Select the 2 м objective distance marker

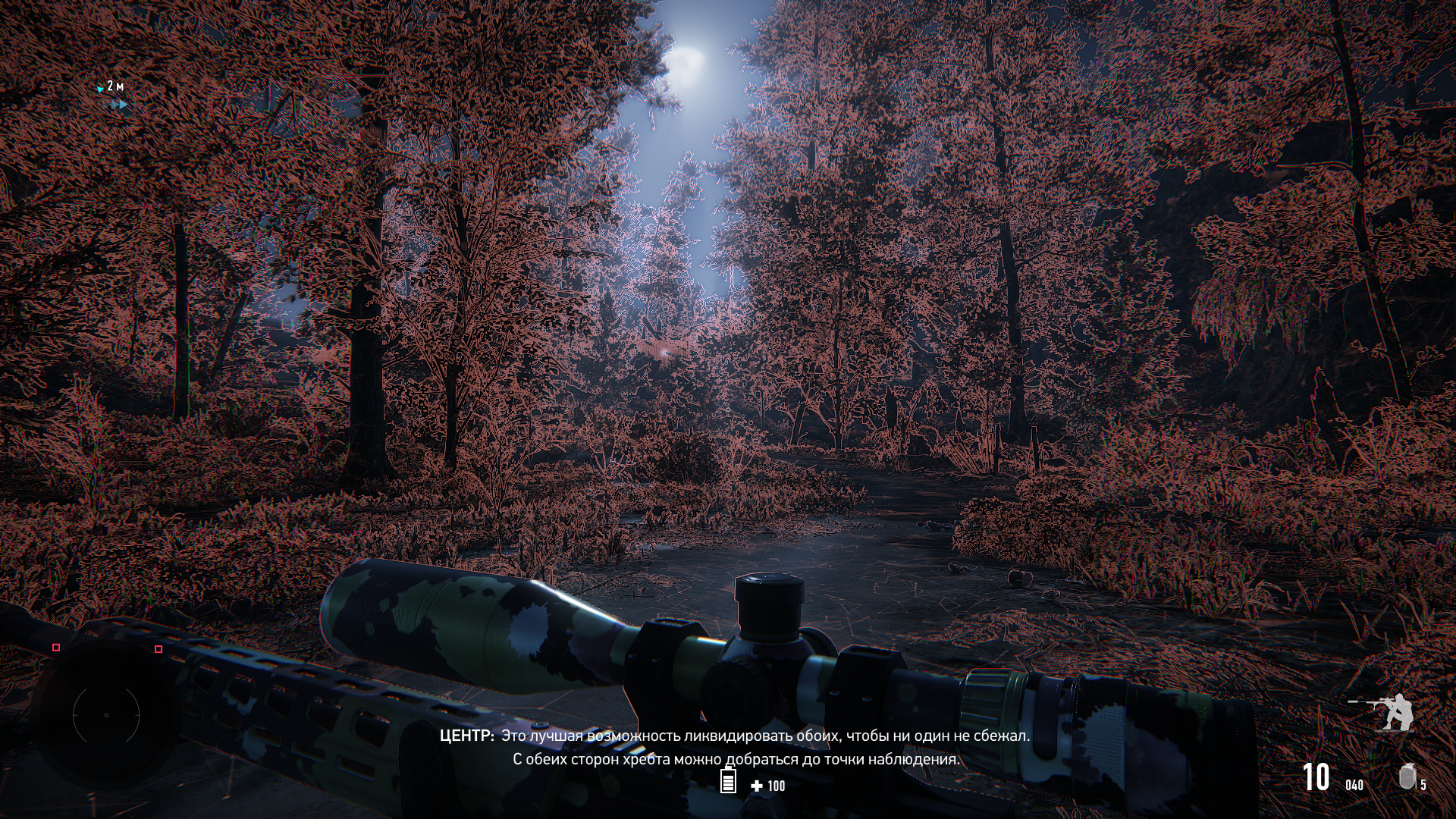pyautogui.click(x=111, y=87)
